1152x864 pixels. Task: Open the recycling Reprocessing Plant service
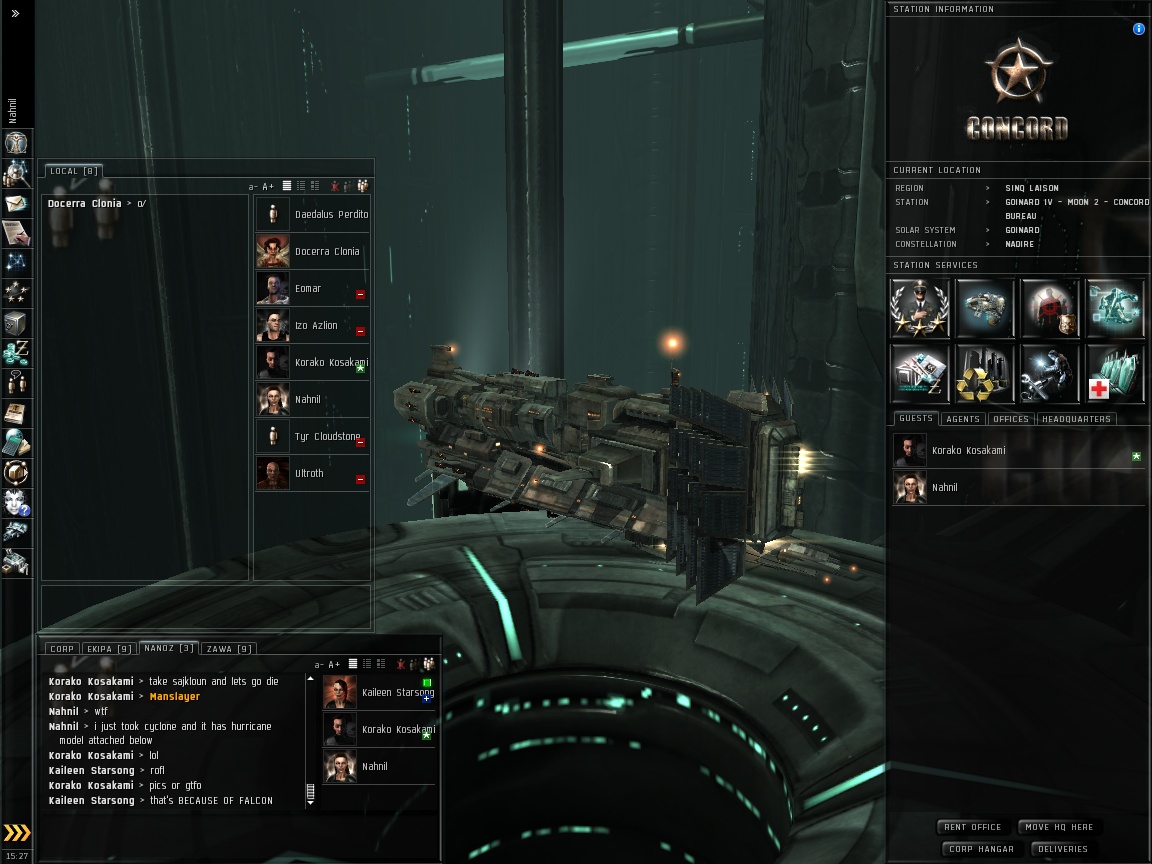click(985, 373)
